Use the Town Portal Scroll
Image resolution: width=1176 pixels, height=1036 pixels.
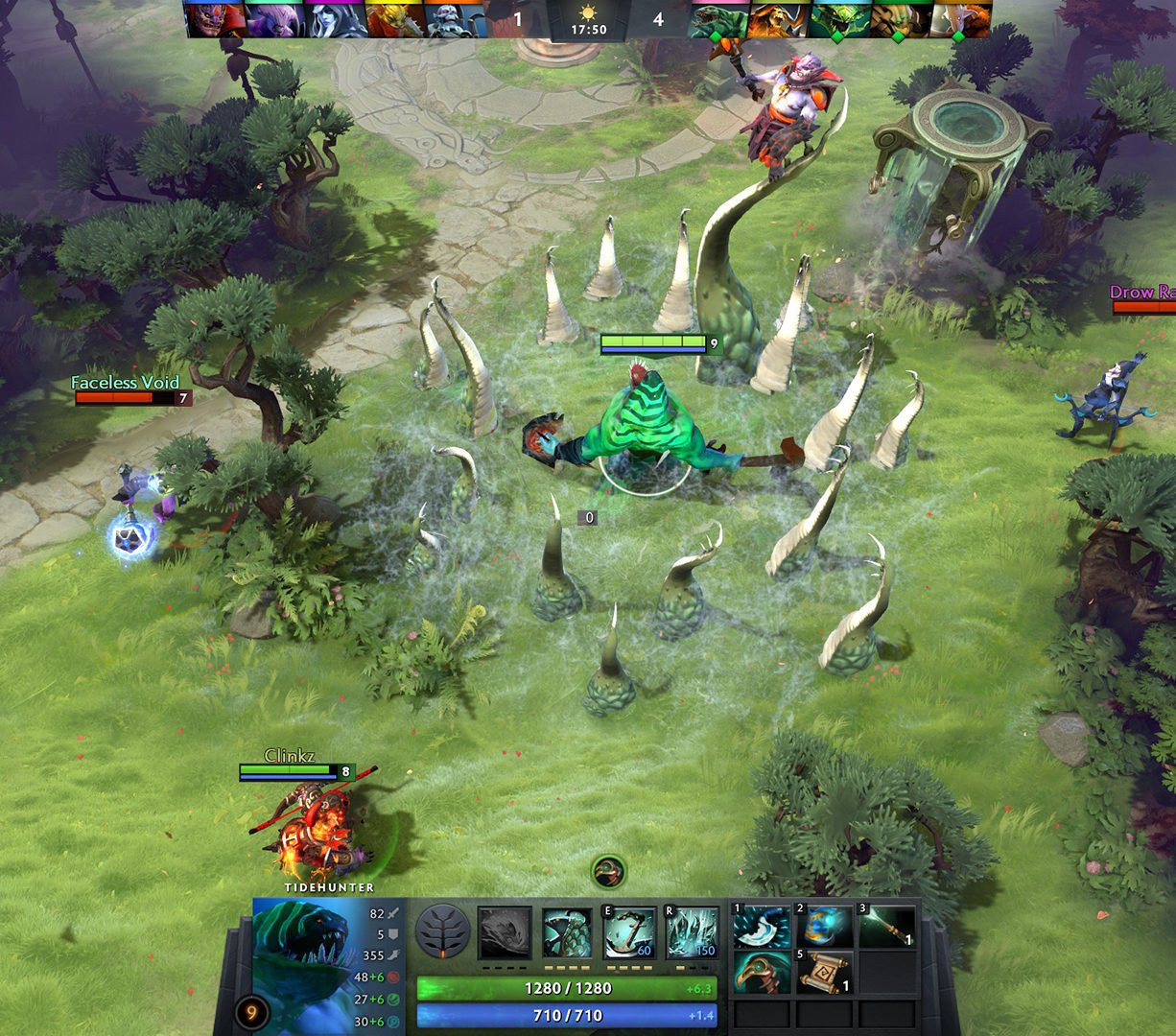tap(824, 973)
